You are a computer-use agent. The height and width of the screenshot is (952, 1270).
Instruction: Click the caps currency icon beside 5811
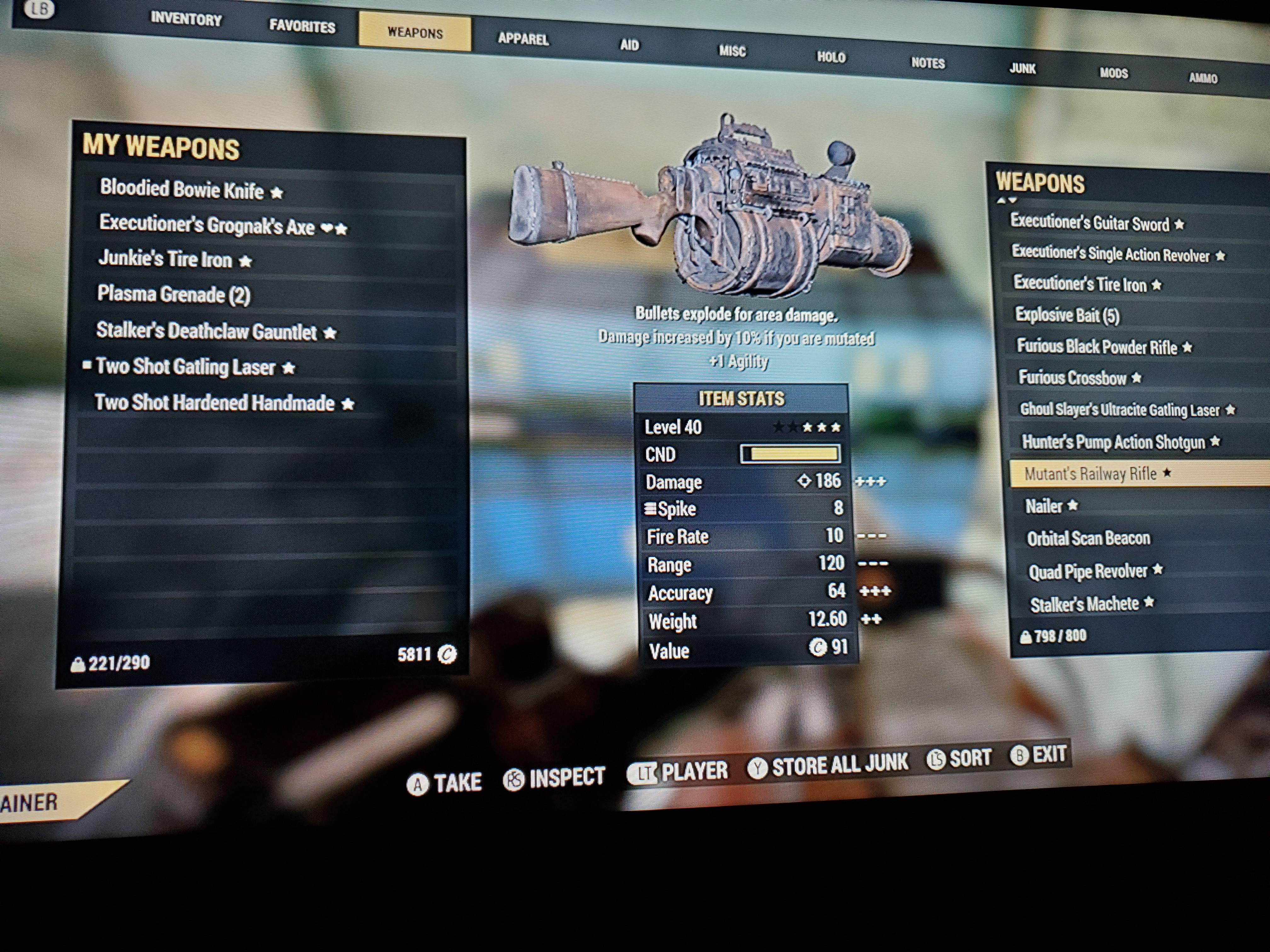447,654
